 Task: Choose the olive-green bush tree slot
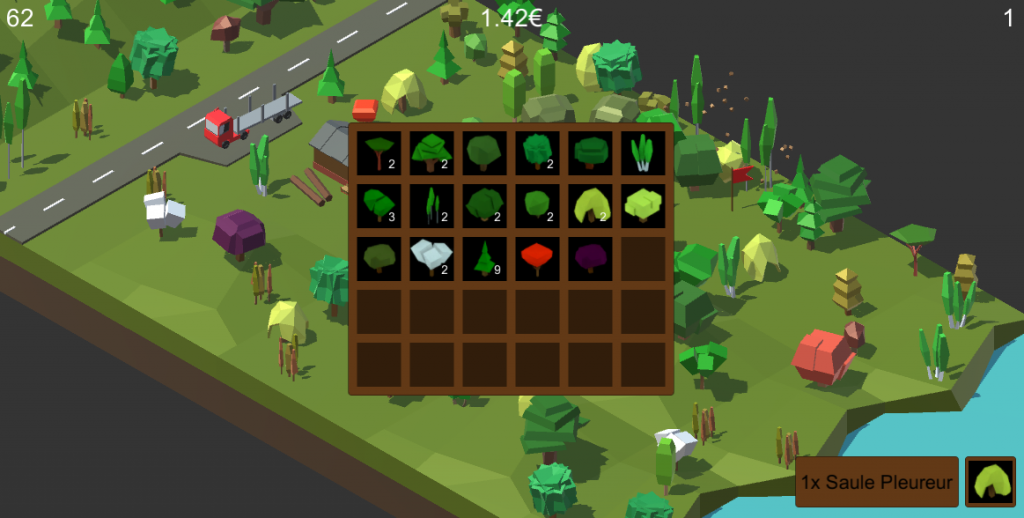[379, 258]
